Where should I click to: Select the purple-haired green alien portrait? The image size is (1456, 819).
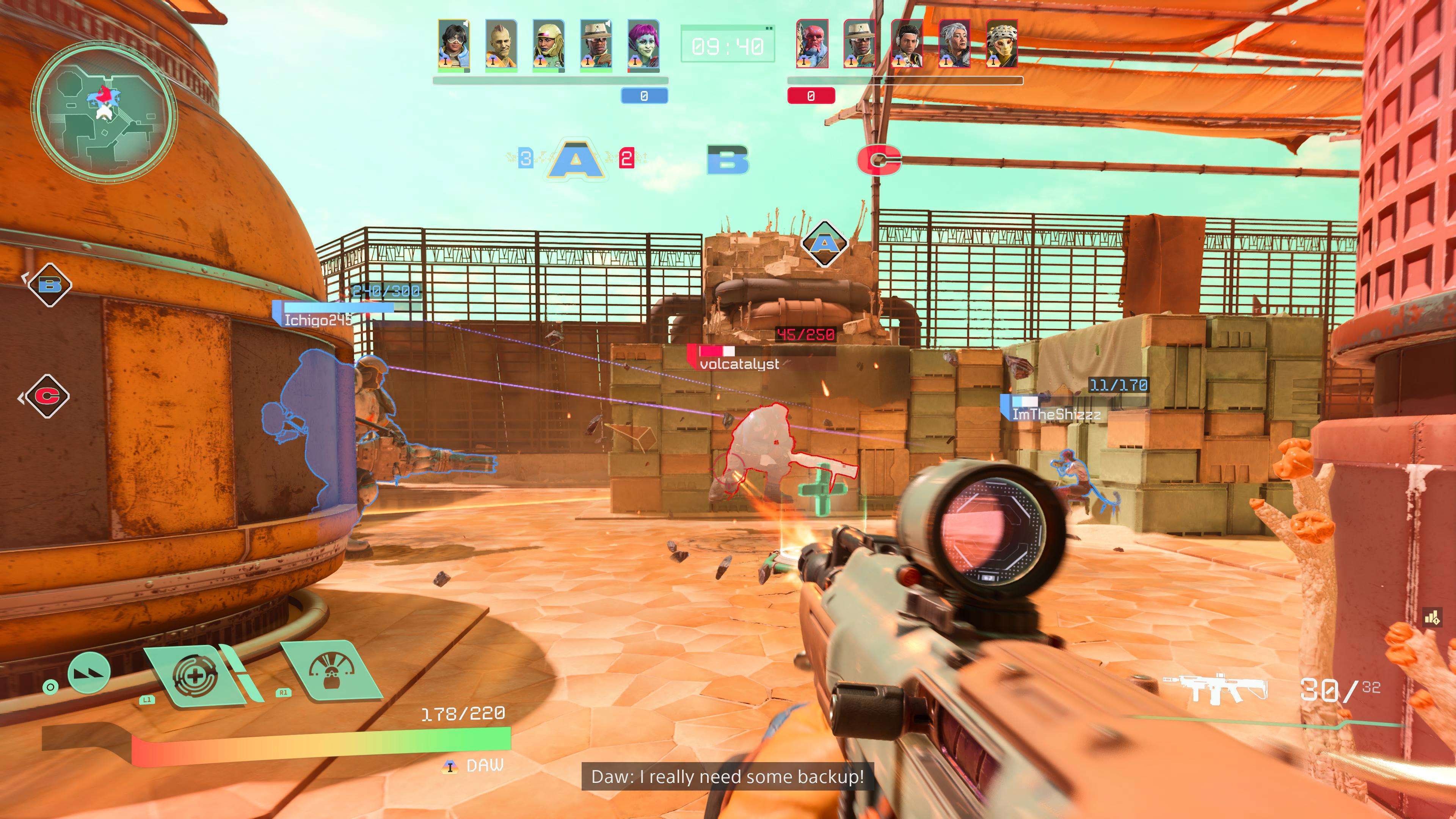[x=643, y=45]
